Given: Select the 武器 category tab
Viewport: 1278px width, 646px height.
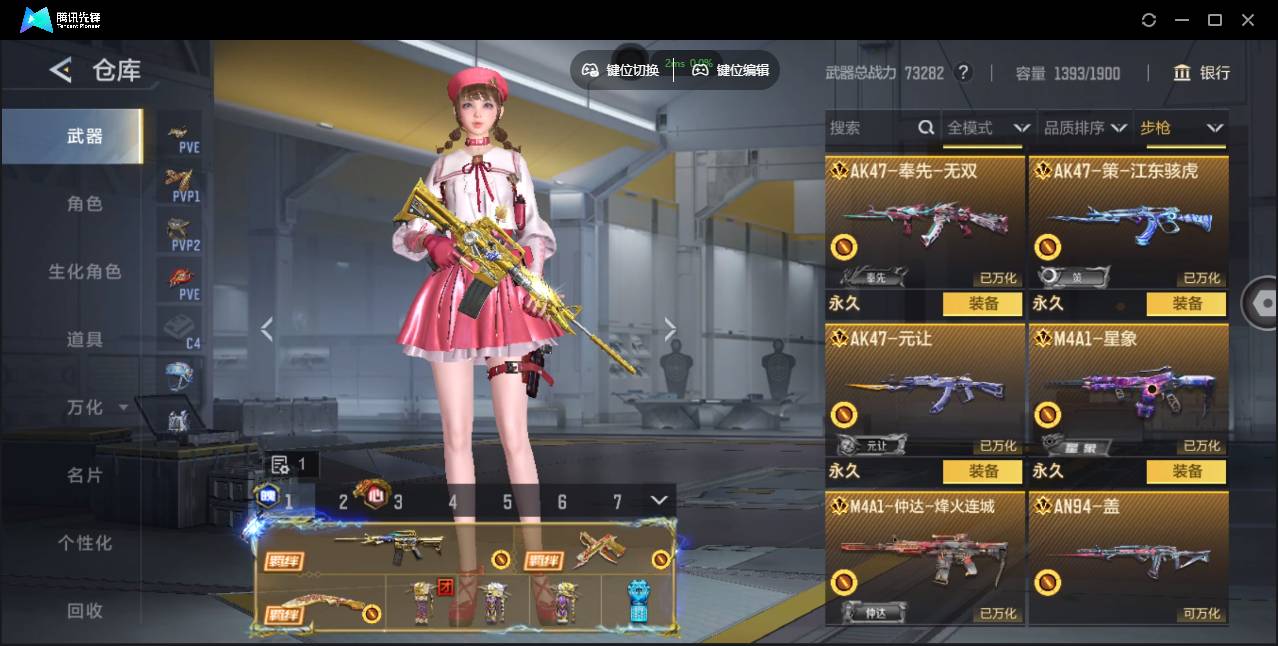Looking at the screenshot, I should click(x=84, y=136).
